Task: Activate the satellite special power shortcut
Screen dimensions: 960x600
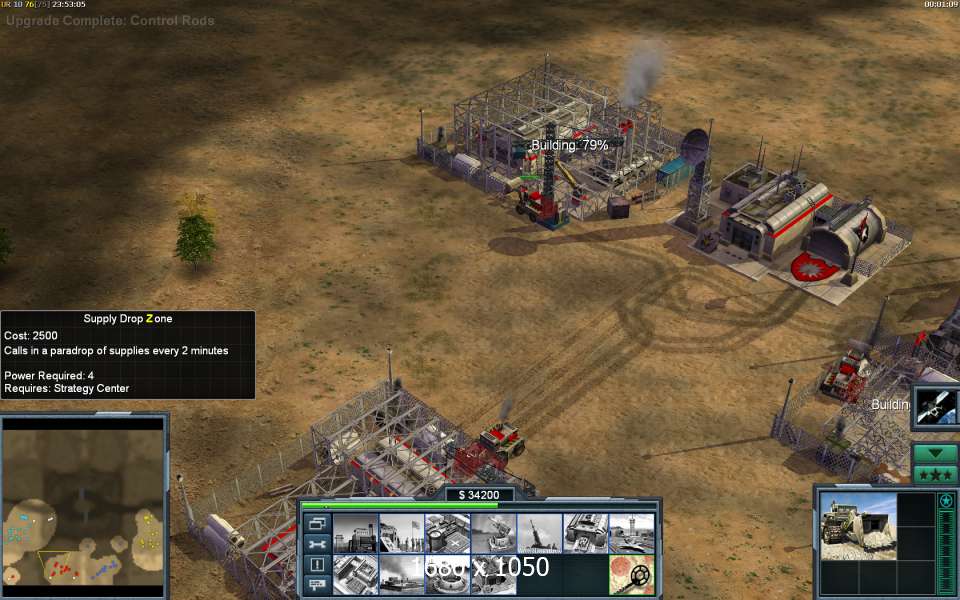Action: click(x=937, y=406)
